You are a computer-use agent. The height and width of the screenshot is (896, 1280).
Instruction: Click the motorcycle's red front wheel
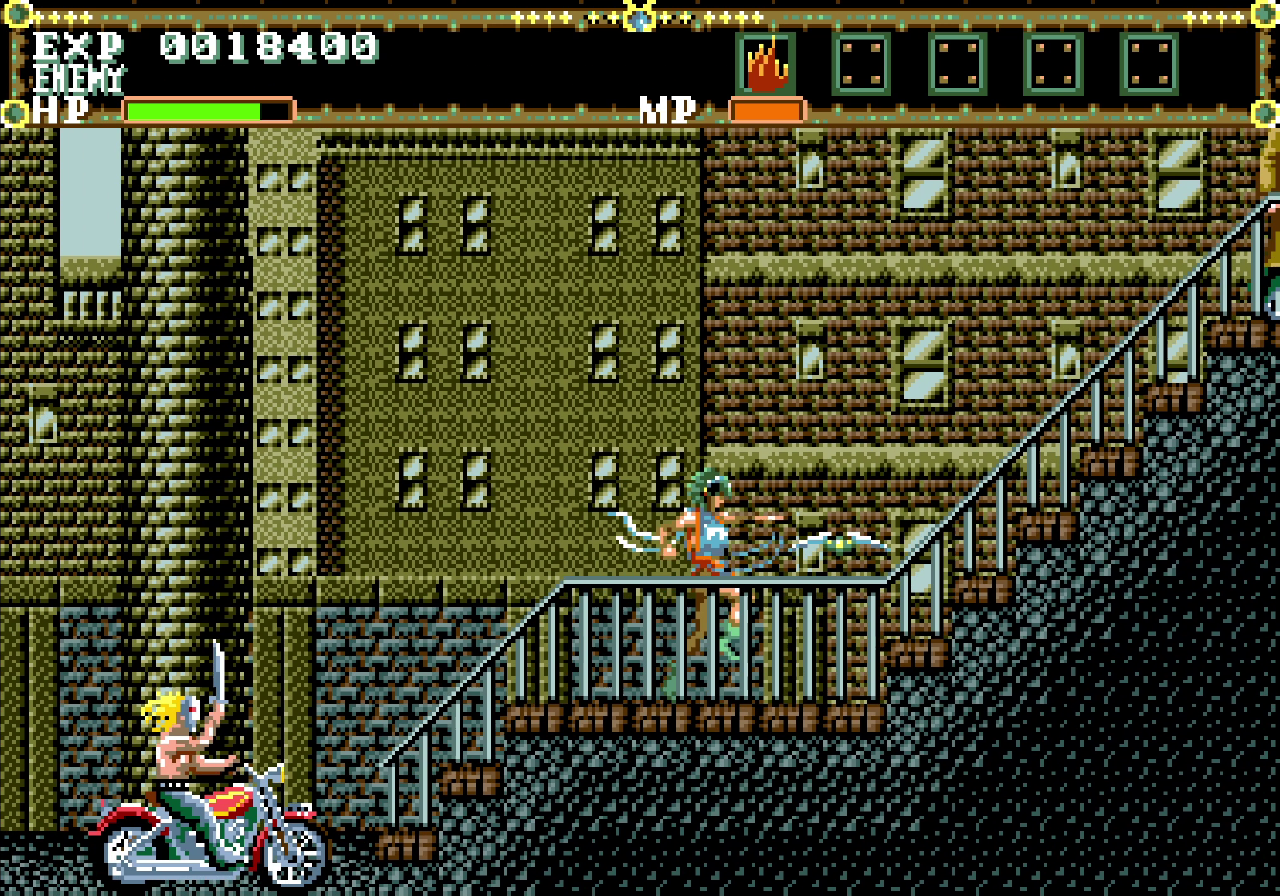(130, 850)
